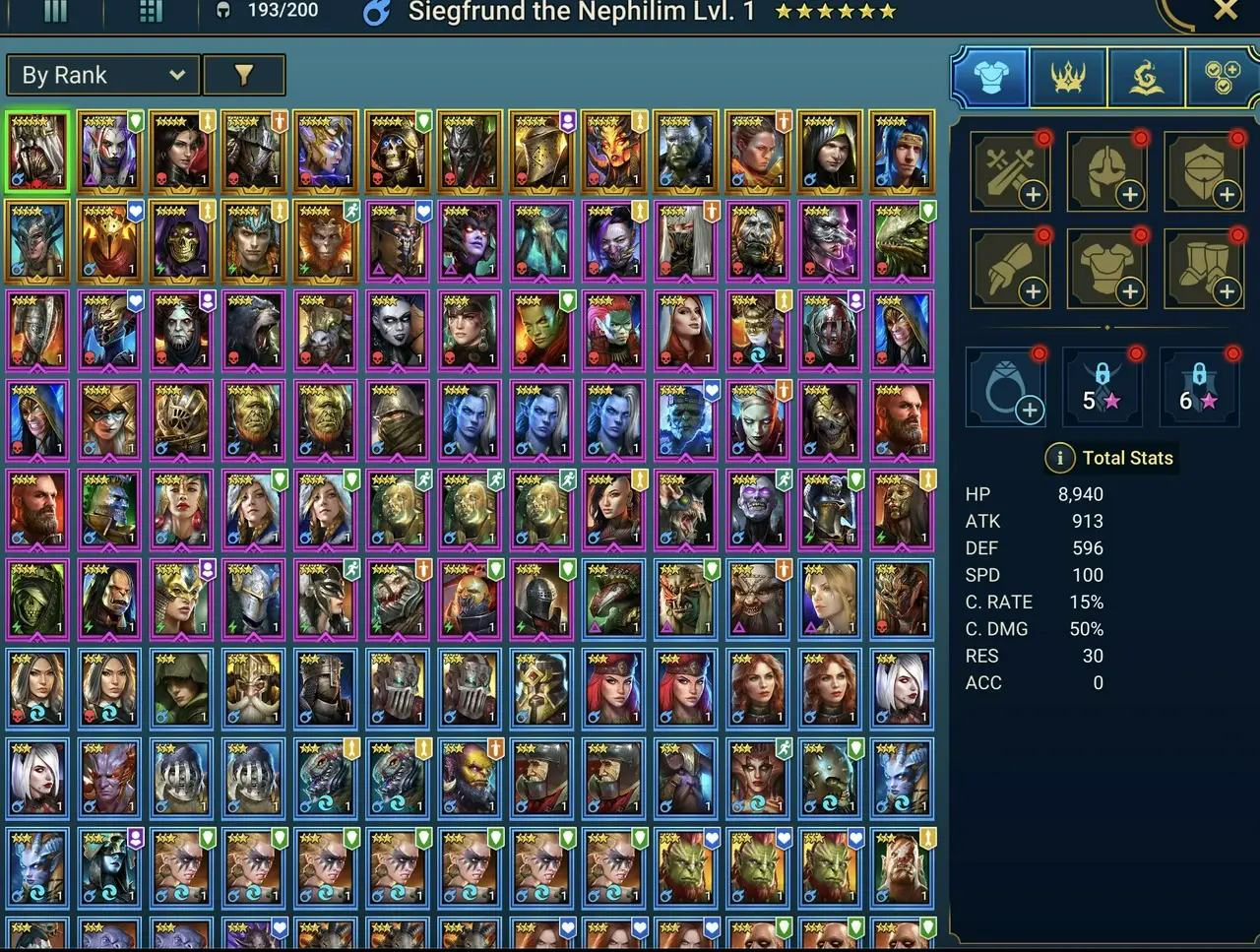Image resolution: width=1260 pixels, height=952 pixels.
Task: Open the empty Shield artifact slot
Action: click(x=1204, y=171)
